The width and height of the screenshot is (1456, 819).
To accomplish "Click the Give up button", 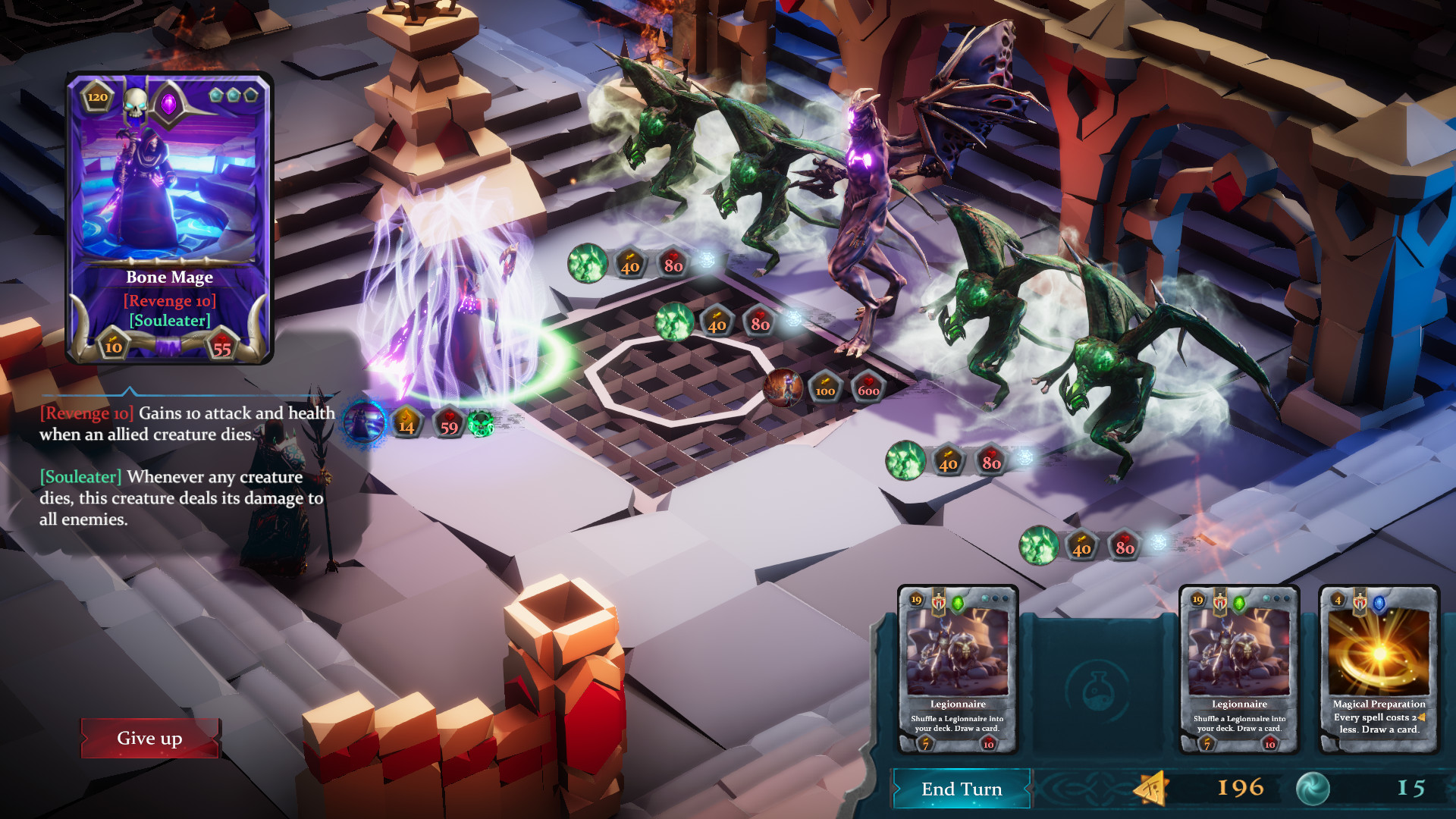I will point(150,738).
